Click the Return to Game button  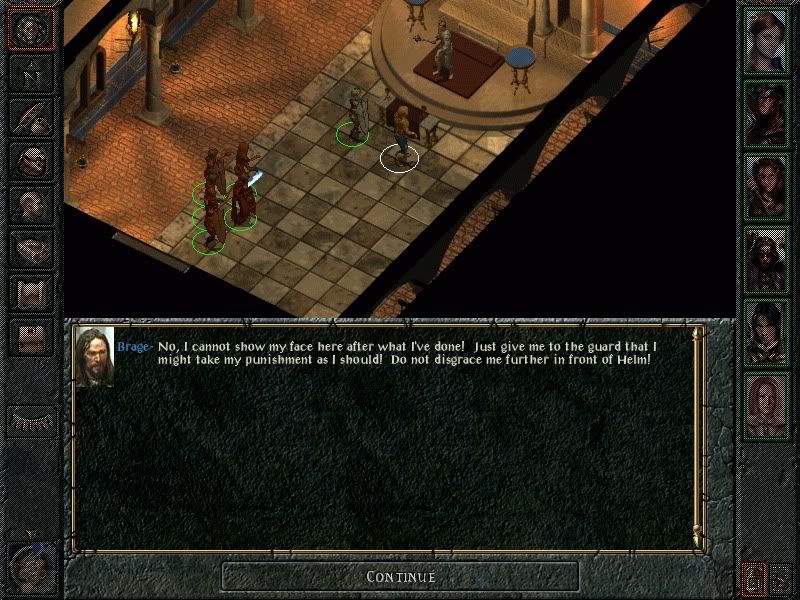[31, 31]
